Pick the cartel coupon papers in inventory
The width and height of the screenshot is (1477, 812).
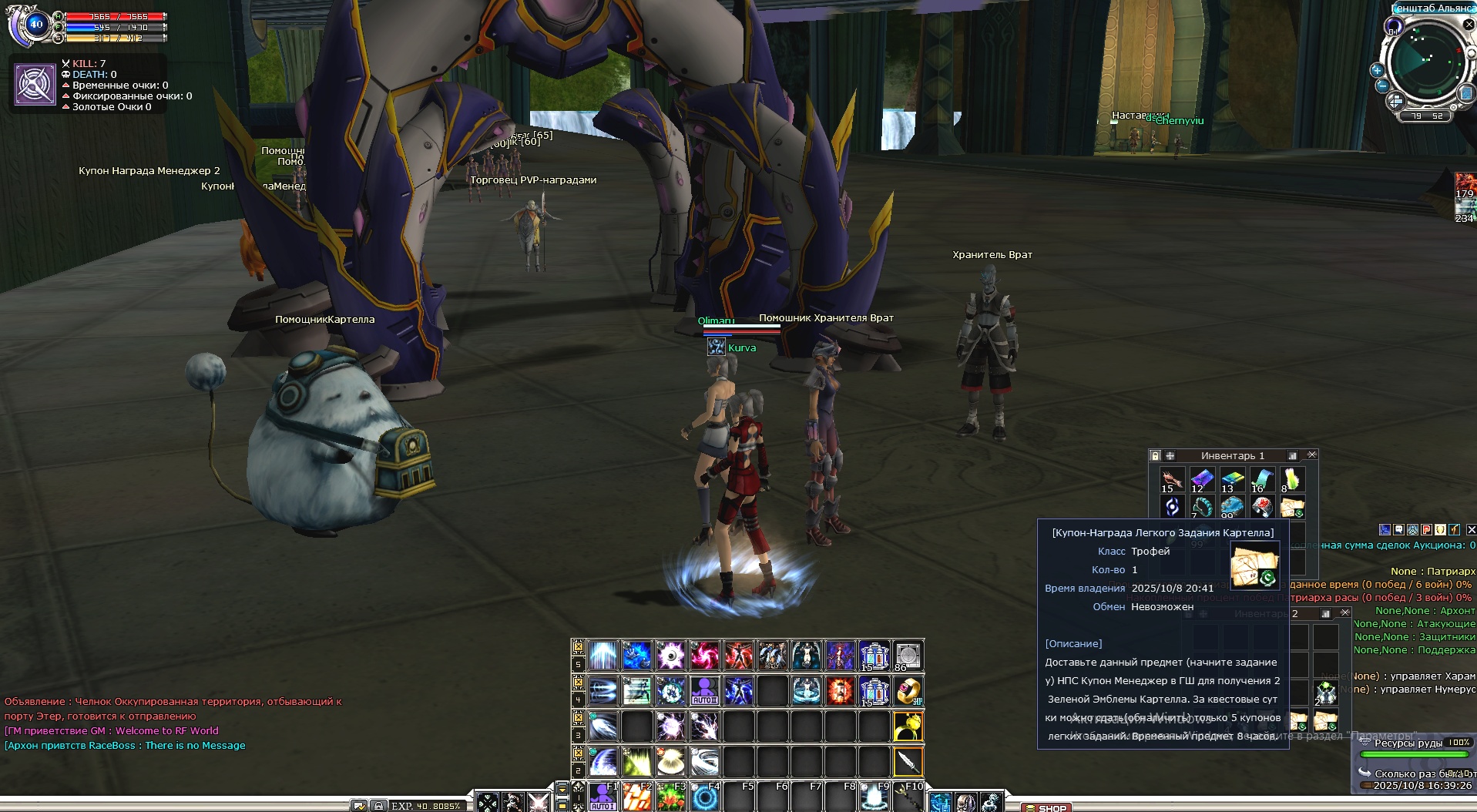[1292, 507]
